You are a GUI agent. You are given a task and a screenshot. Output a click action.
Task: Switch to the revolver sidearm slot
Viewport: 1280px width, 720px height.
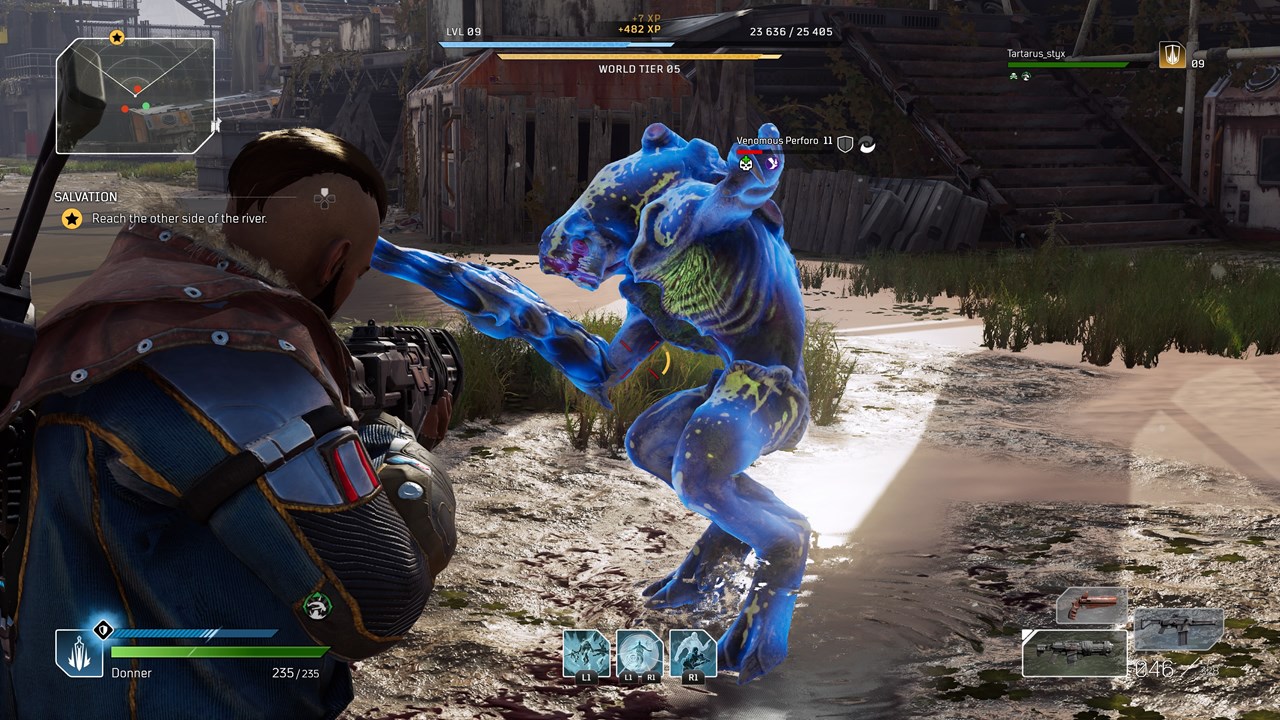click(x=1092, y=606)
